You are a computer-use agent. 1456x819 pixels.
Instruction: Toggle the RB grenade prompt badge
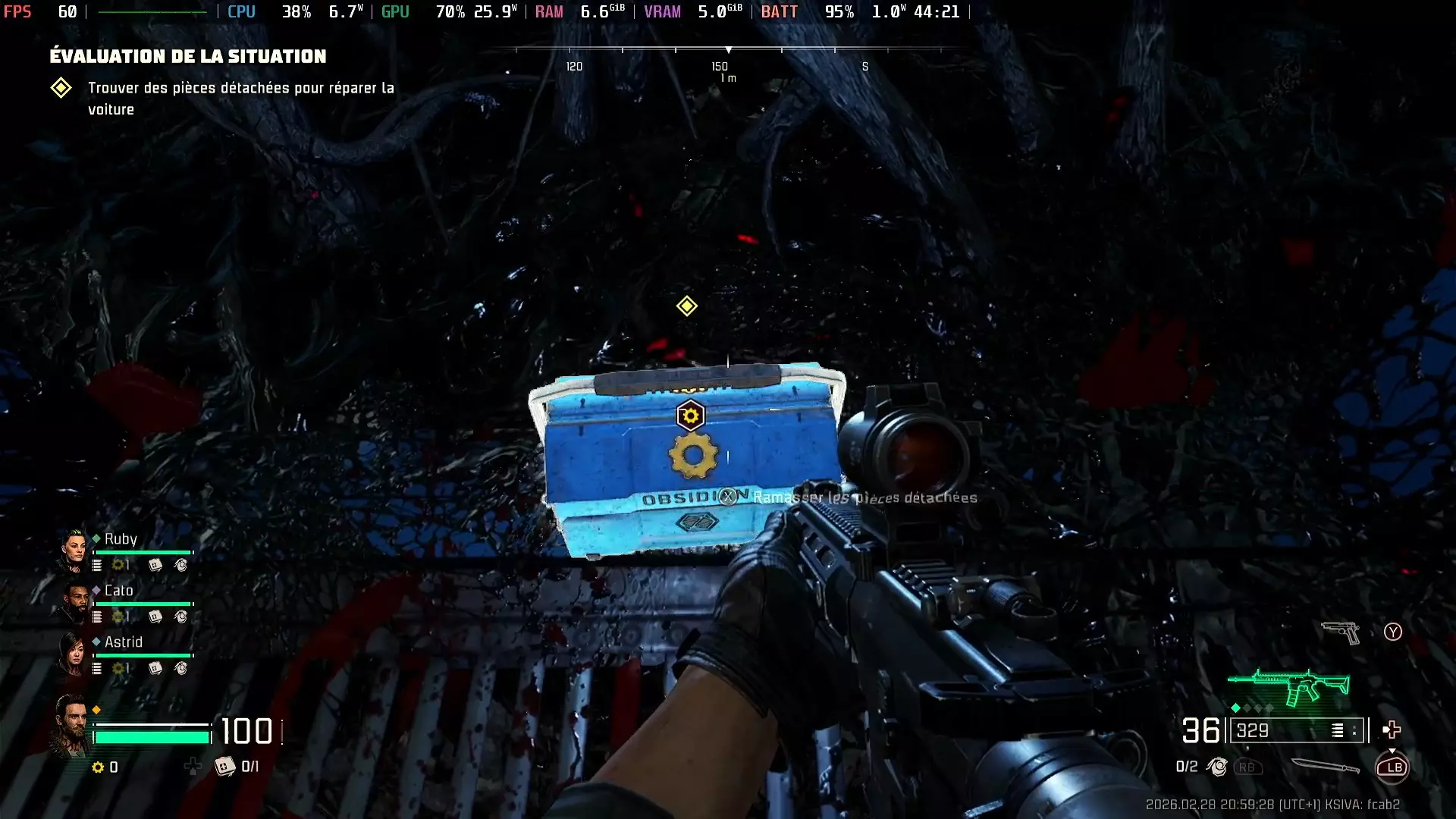coord(1247,767)
